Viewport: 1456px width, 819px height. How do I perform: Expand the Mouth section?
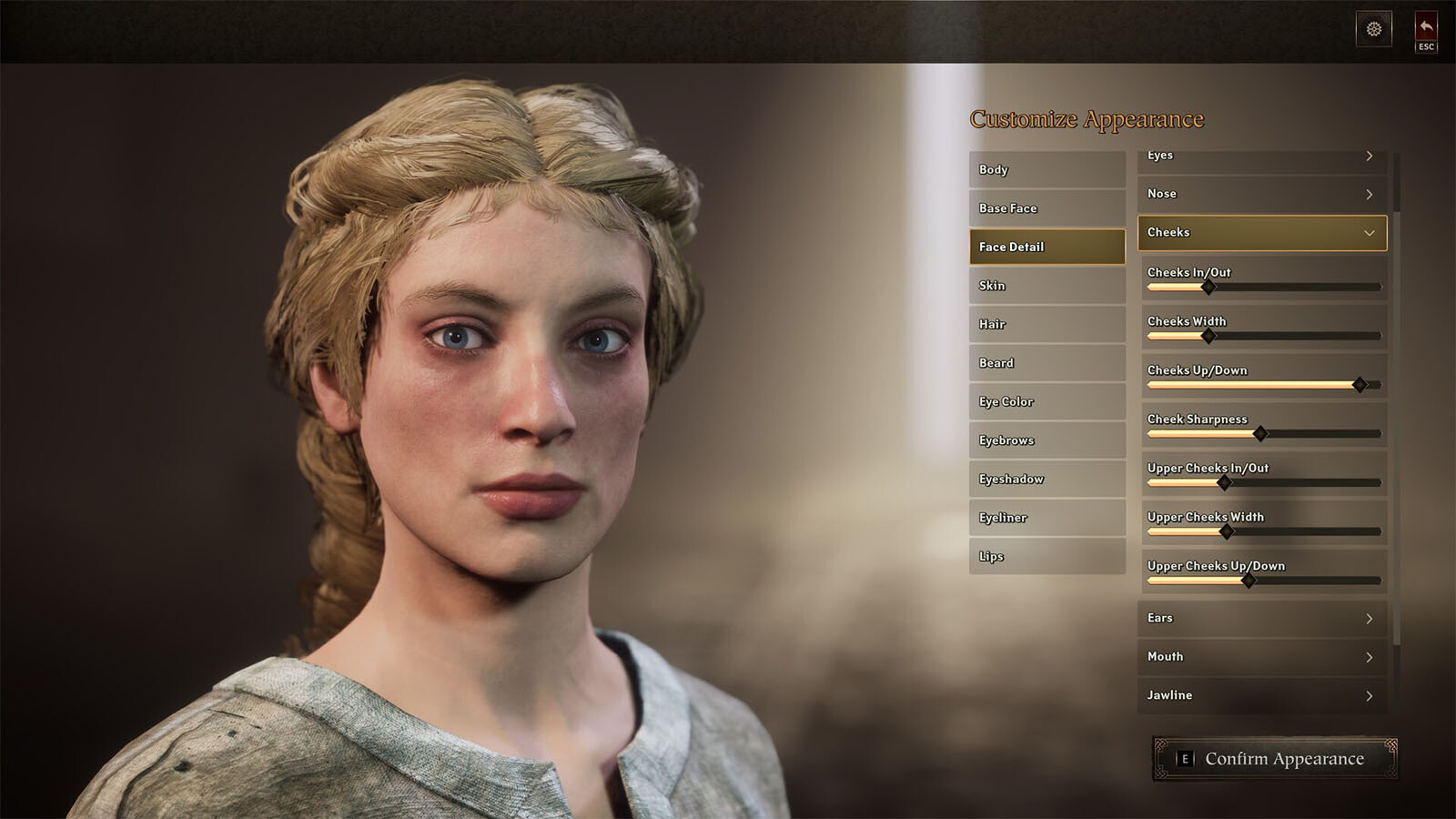(x=1261, y=657)
